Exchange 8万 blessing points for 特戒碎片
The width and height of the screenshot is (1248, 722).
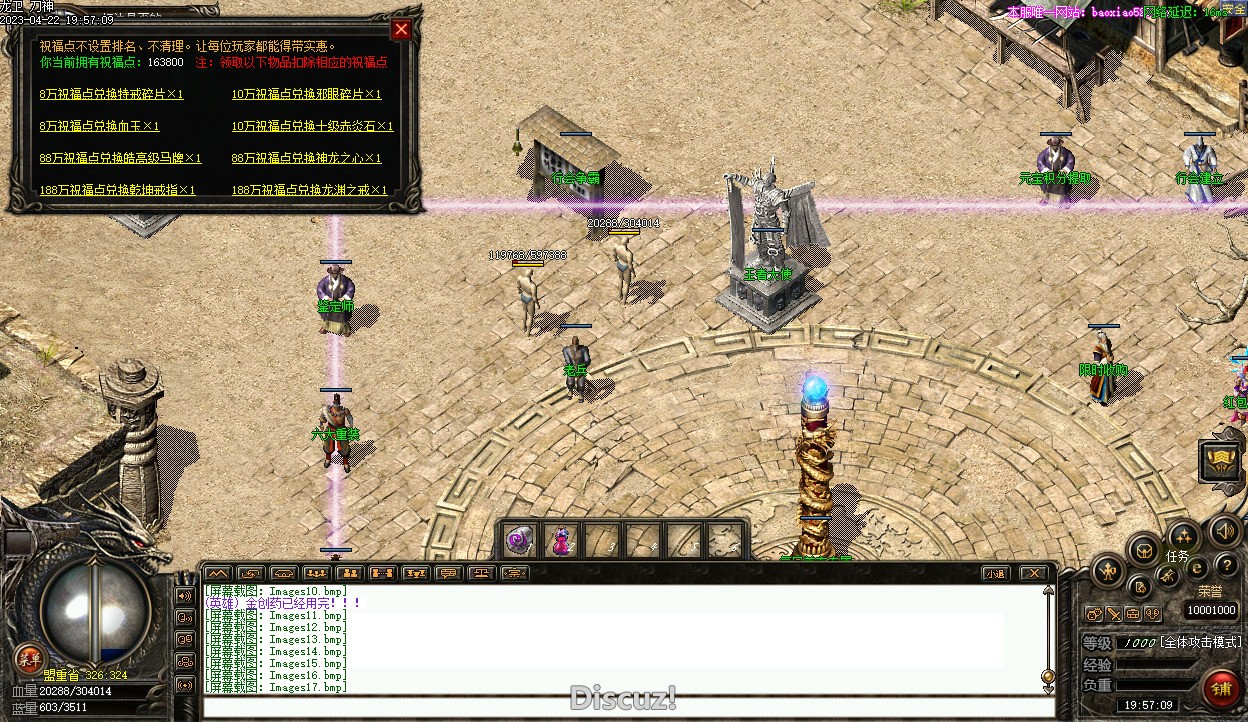point(112,94)
